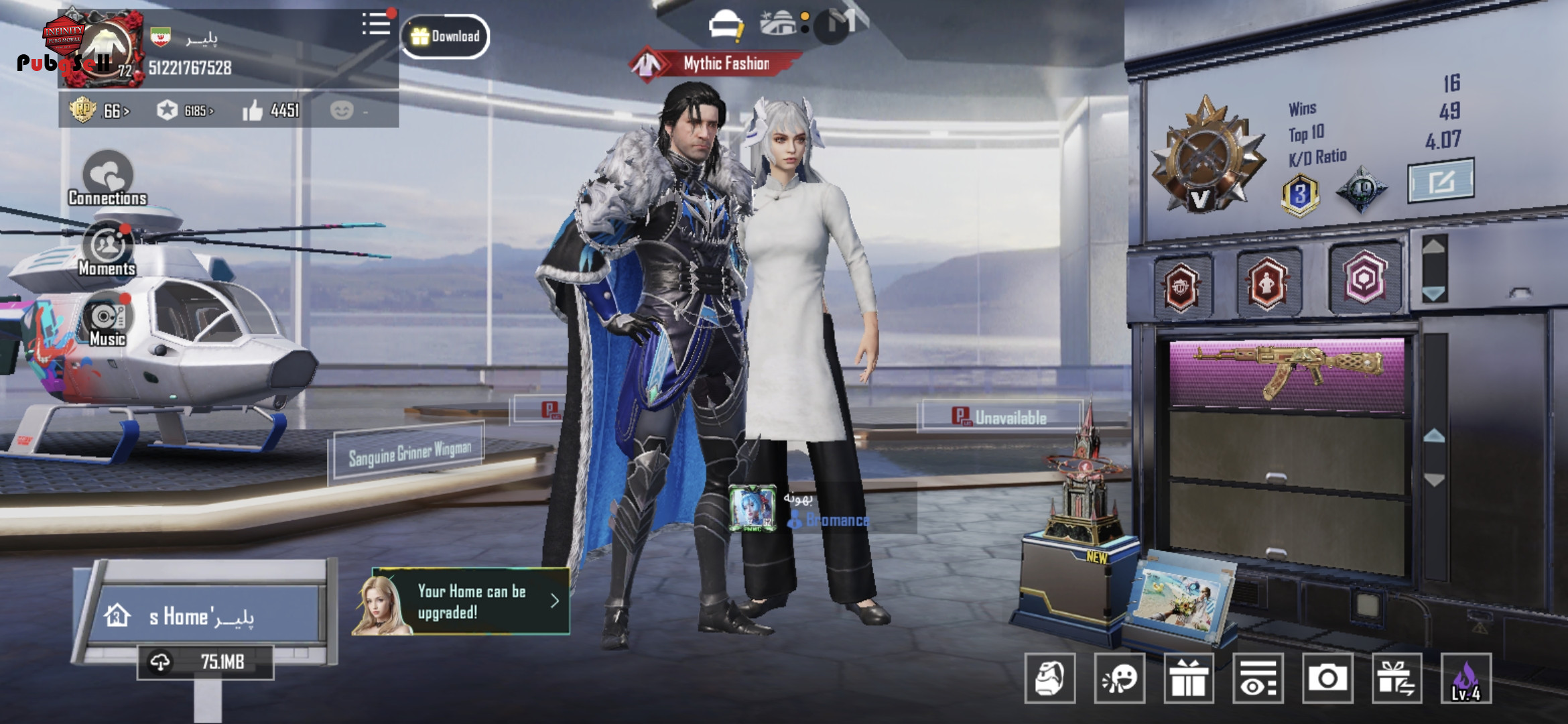The image size is (1568, 724).
Task: Download the 75.1MB home resource
Action: point(205,662)
